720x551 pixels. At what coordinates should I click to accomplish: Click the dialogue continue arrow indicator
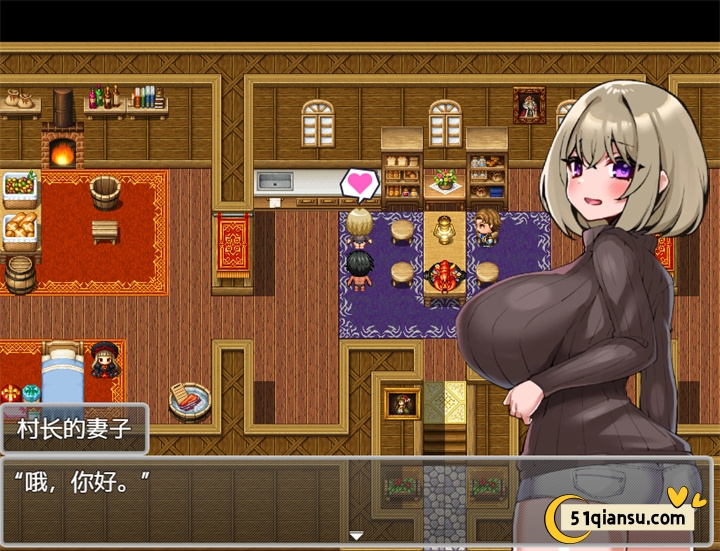356,536
